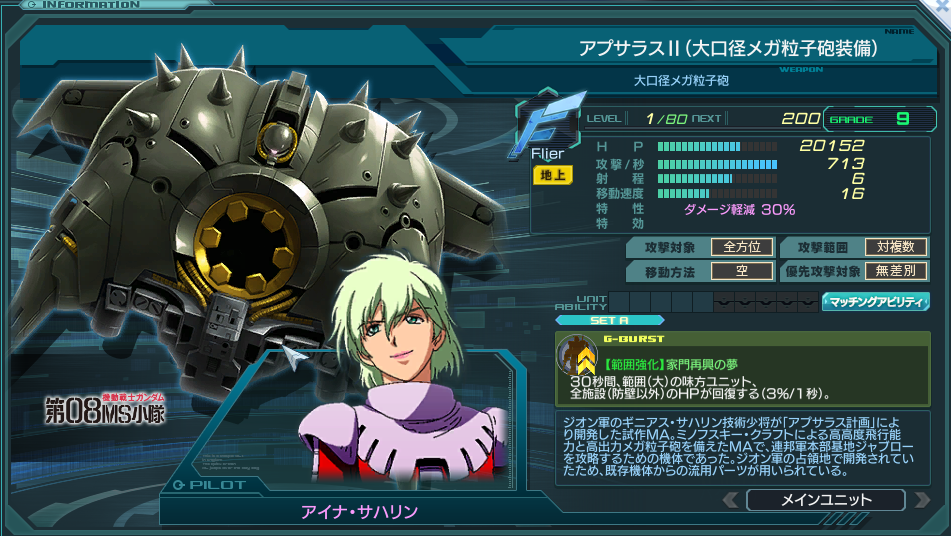Screen dimensions: 951x536
Task: Open the マッチングアビリティ panel
Action: (x=875, y=301)
